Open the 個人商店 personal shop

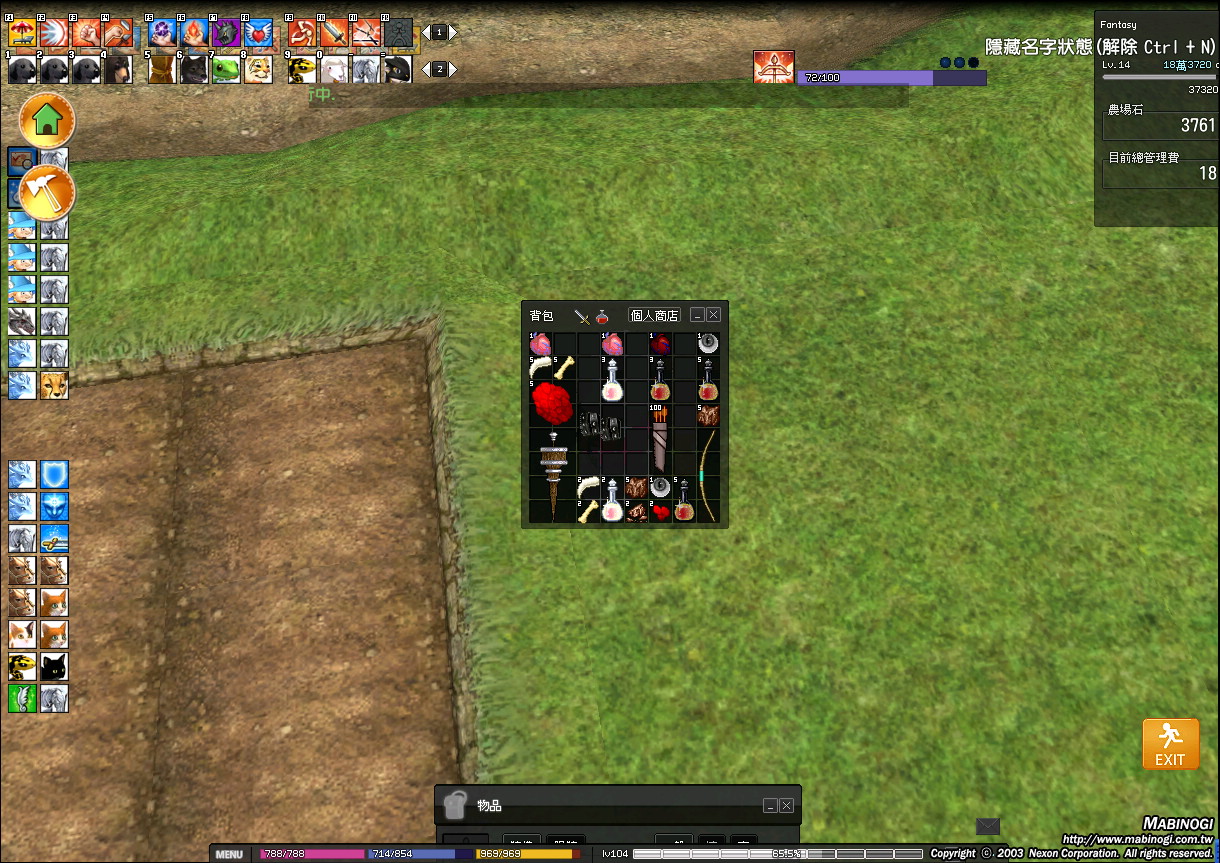click(x=654, y=315)
